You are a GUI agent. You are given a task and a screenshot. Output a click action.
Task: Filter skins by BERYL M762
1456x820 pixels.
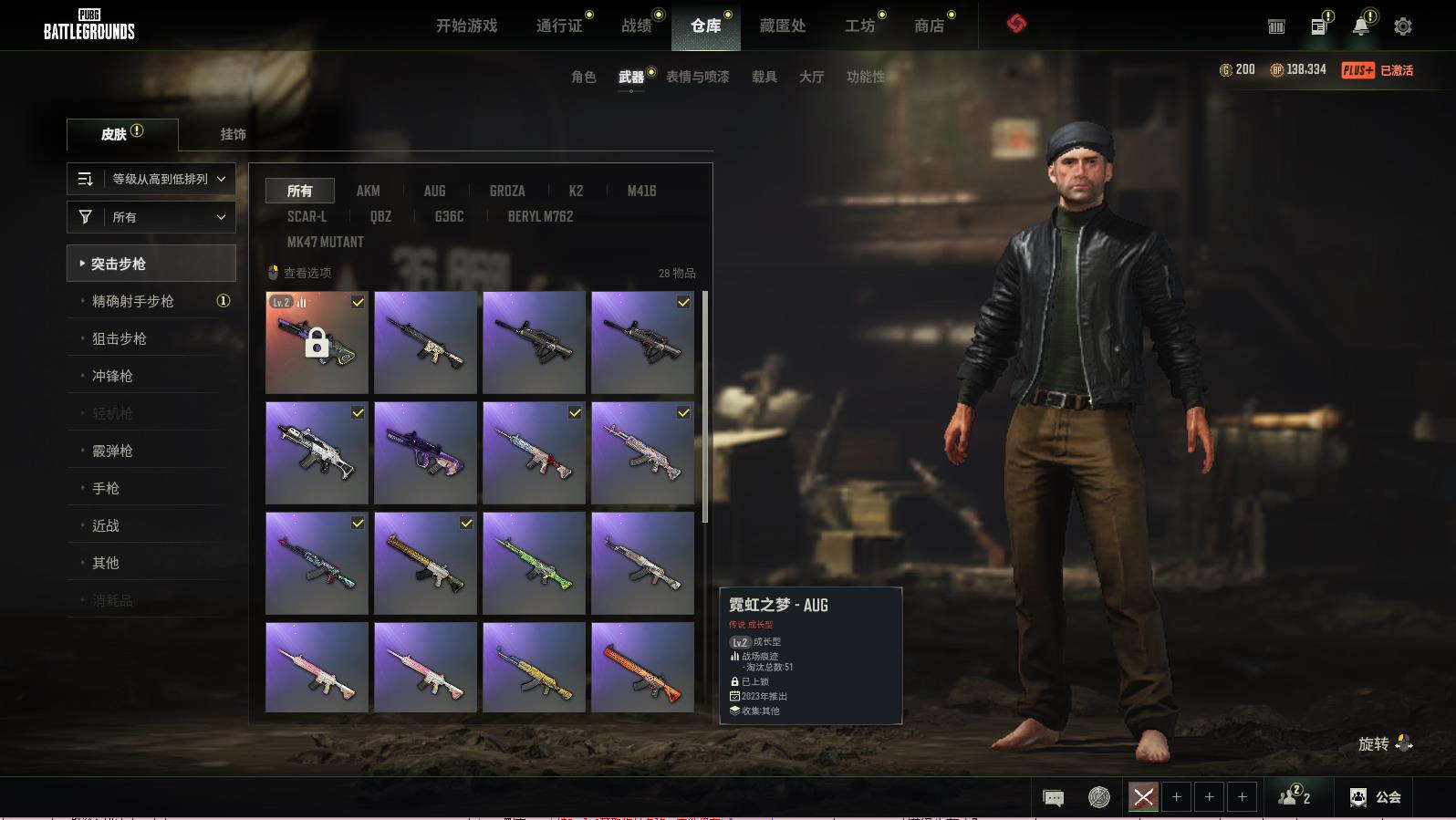540,216
